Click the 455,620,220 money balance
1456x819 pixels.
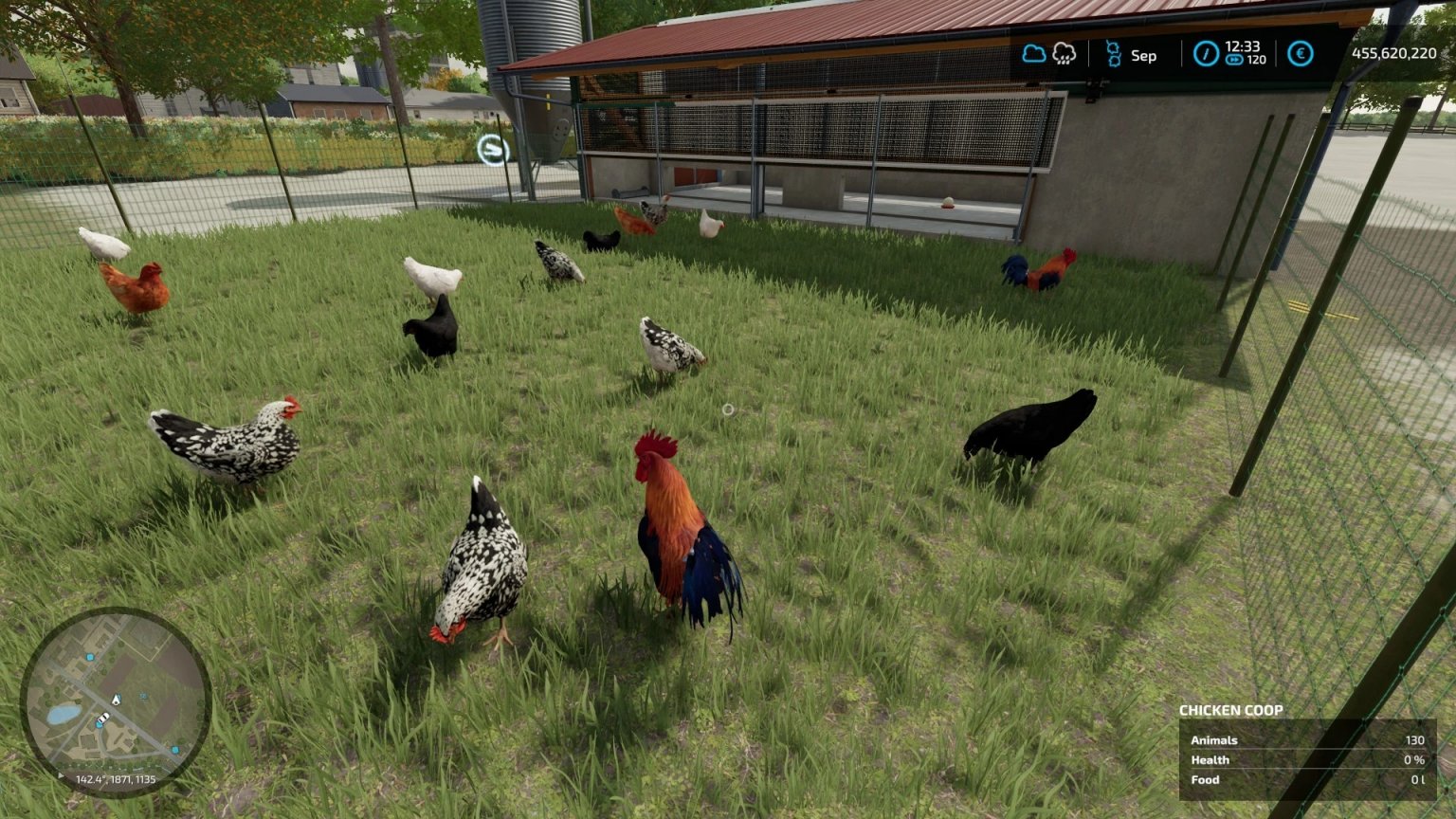coord(1395,54)
